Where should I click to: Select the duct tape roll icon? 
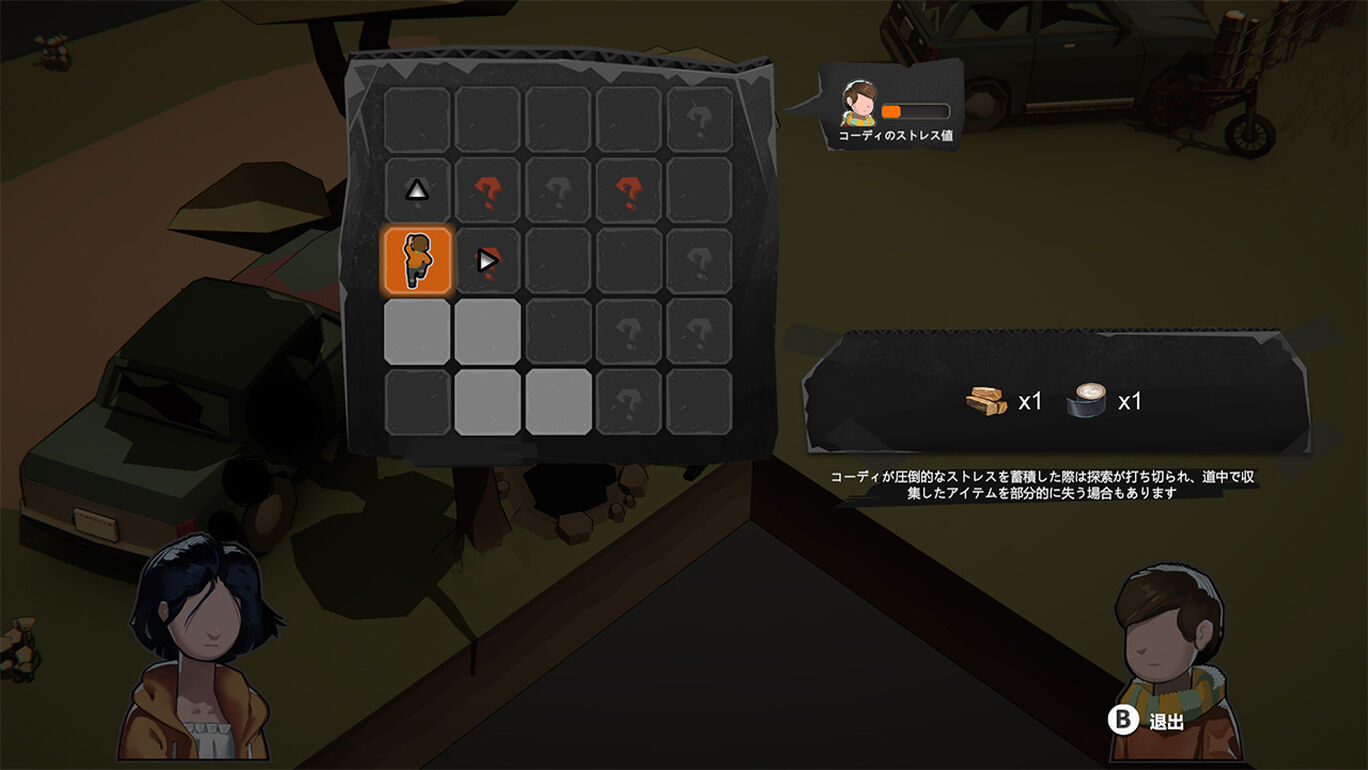point(1088,401)
